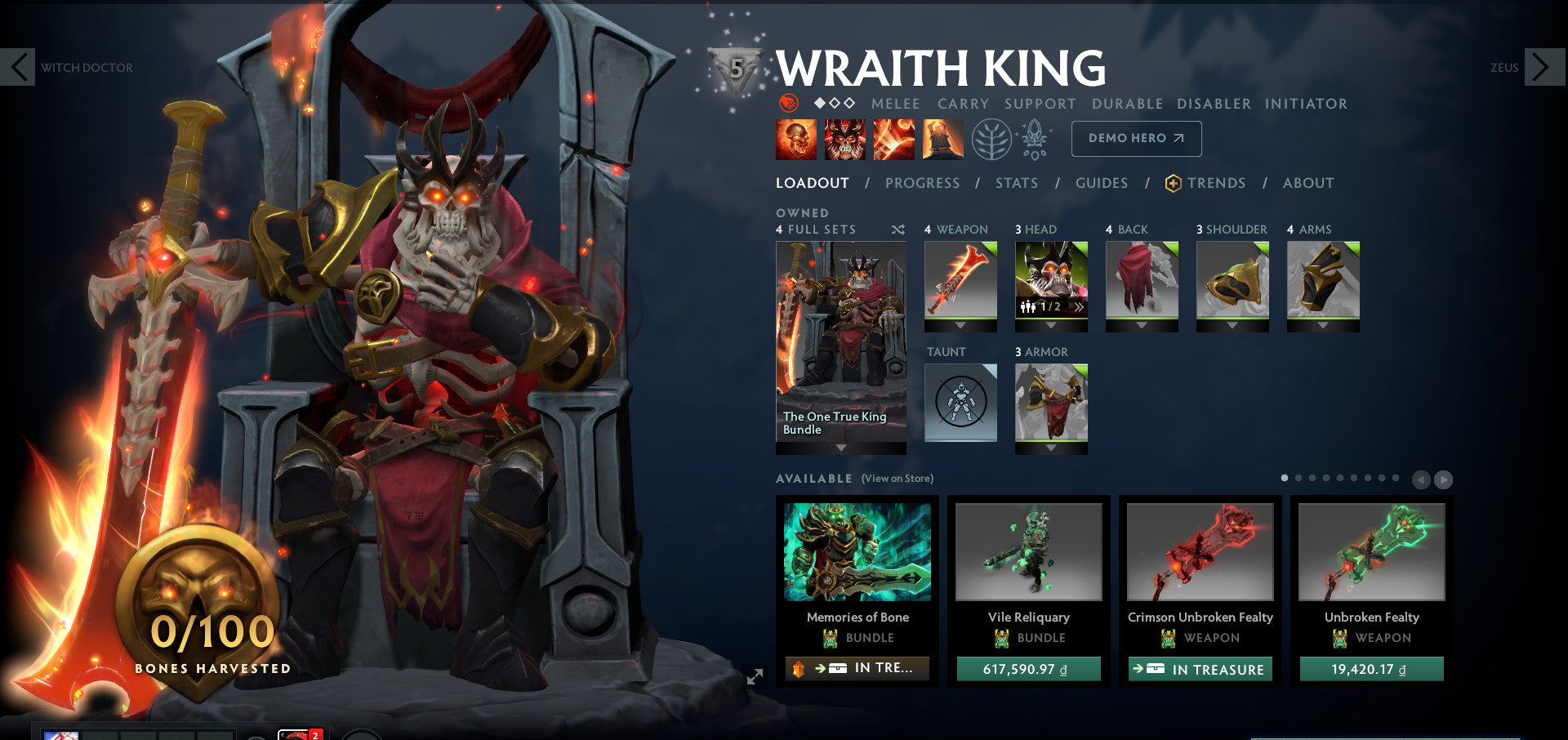Expand The One True King Bundle details
The image size is (1568, 740).
(841, 446)
